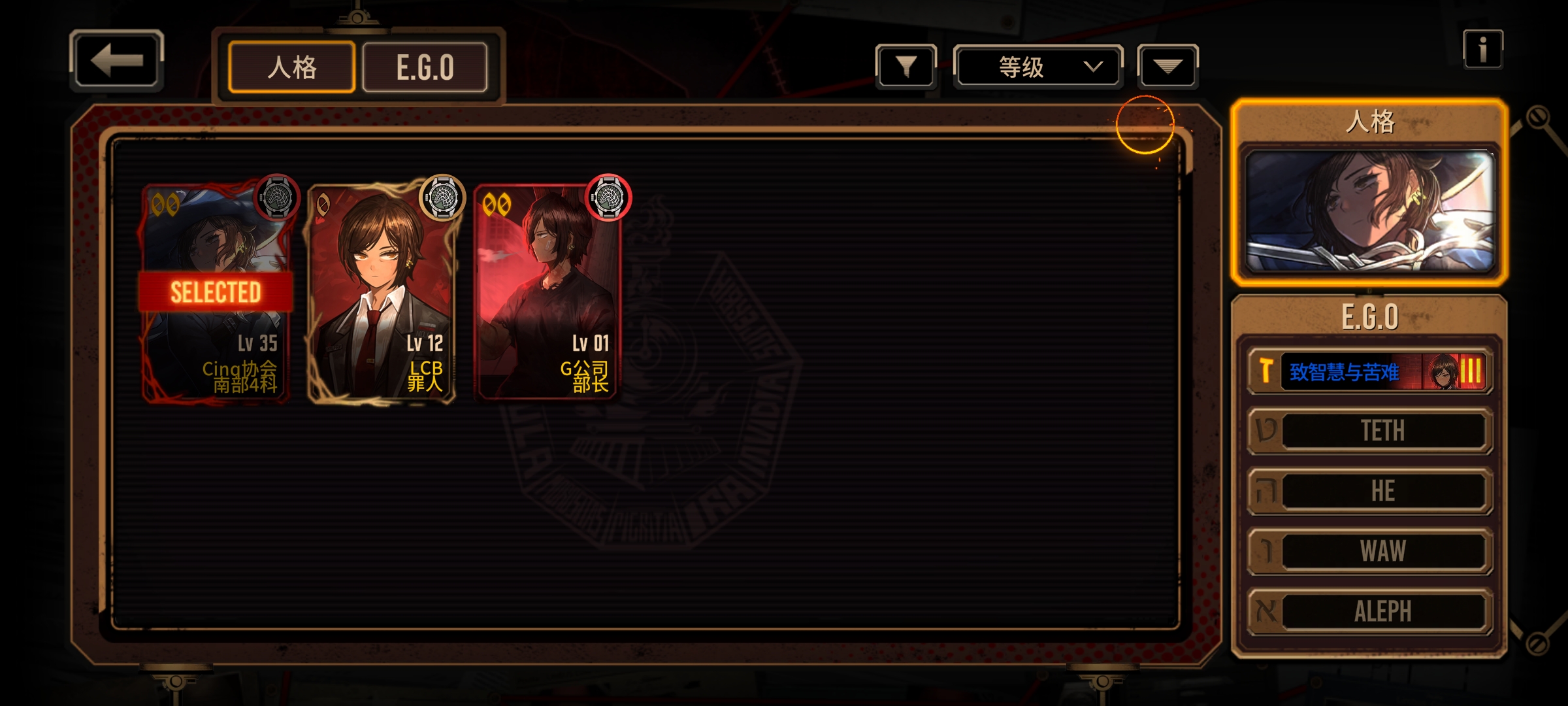Open the info button
The width and height of the screenshot is (1568, 706).
1482,50
